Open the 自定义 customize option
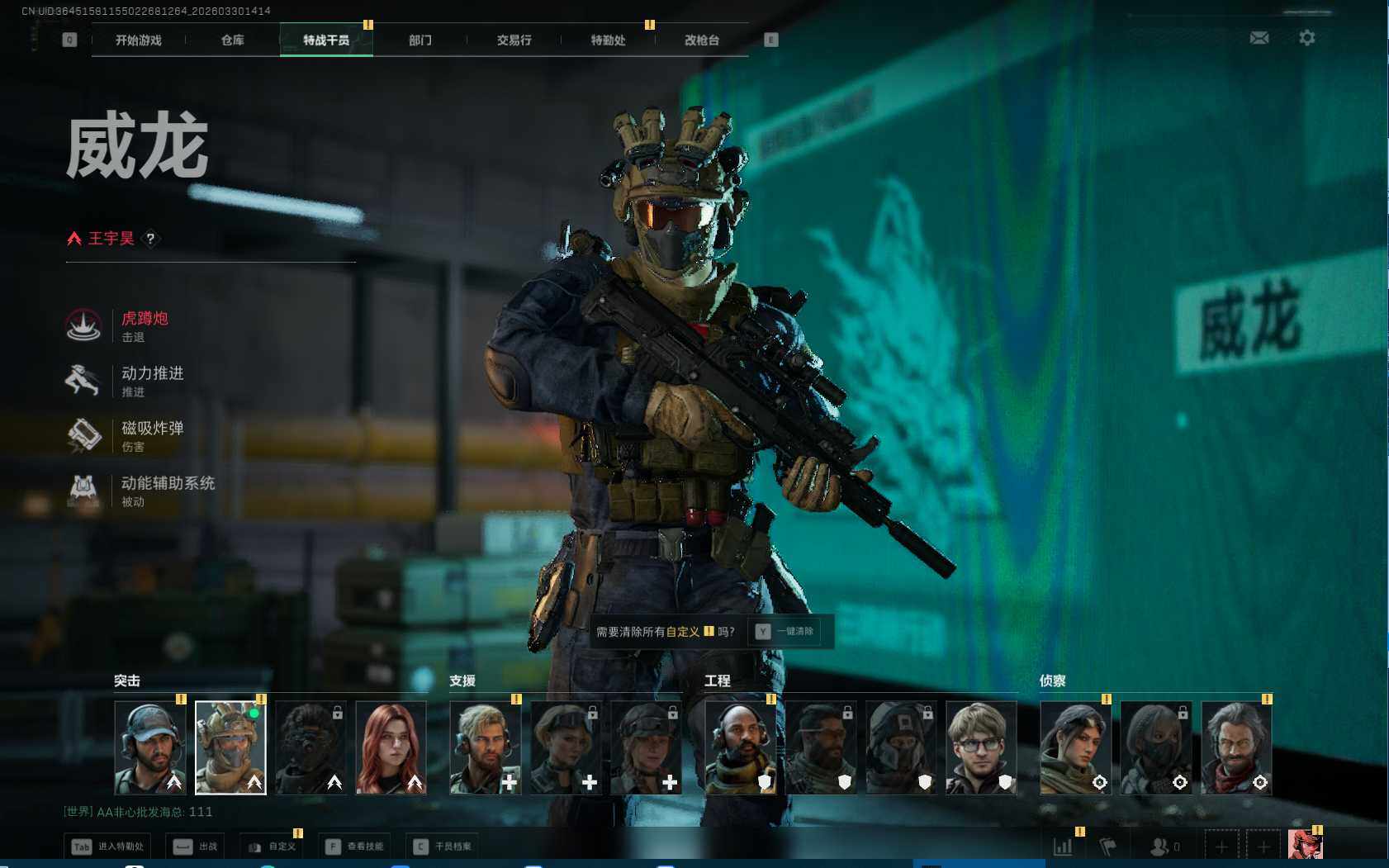The width and height of the screenshot is (1389, 868). click(x=272, y=847)
